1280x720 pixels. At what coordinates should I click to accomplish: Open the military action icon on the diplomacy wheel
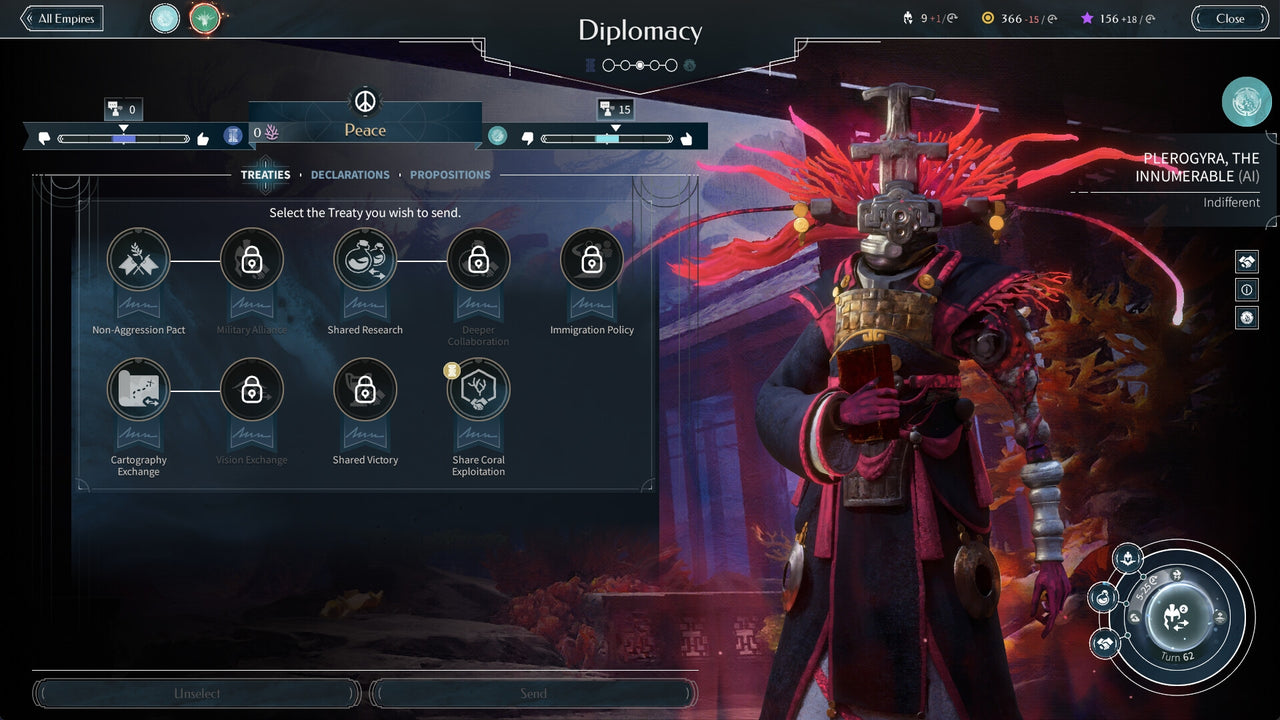(x=1128, y=558)
